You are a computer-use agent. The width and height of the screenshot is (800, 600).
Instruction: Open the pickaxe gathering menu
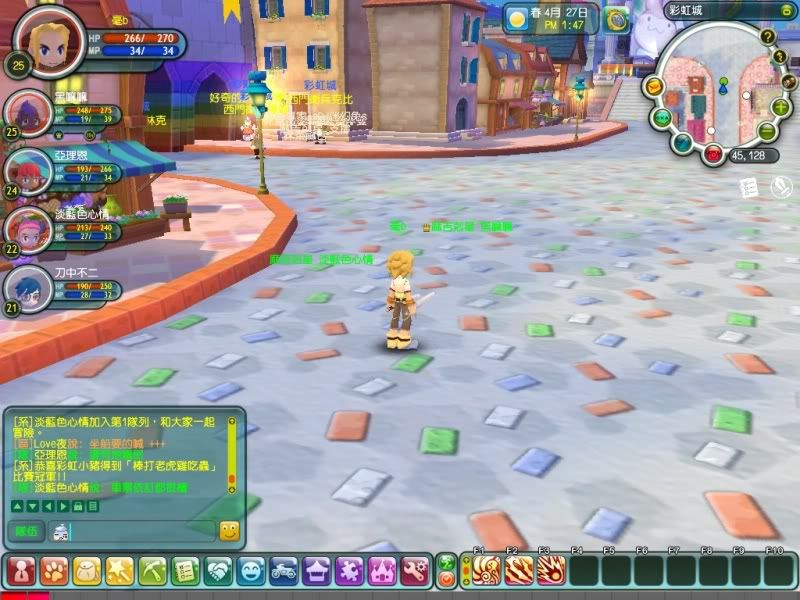[x=153, y=571]
